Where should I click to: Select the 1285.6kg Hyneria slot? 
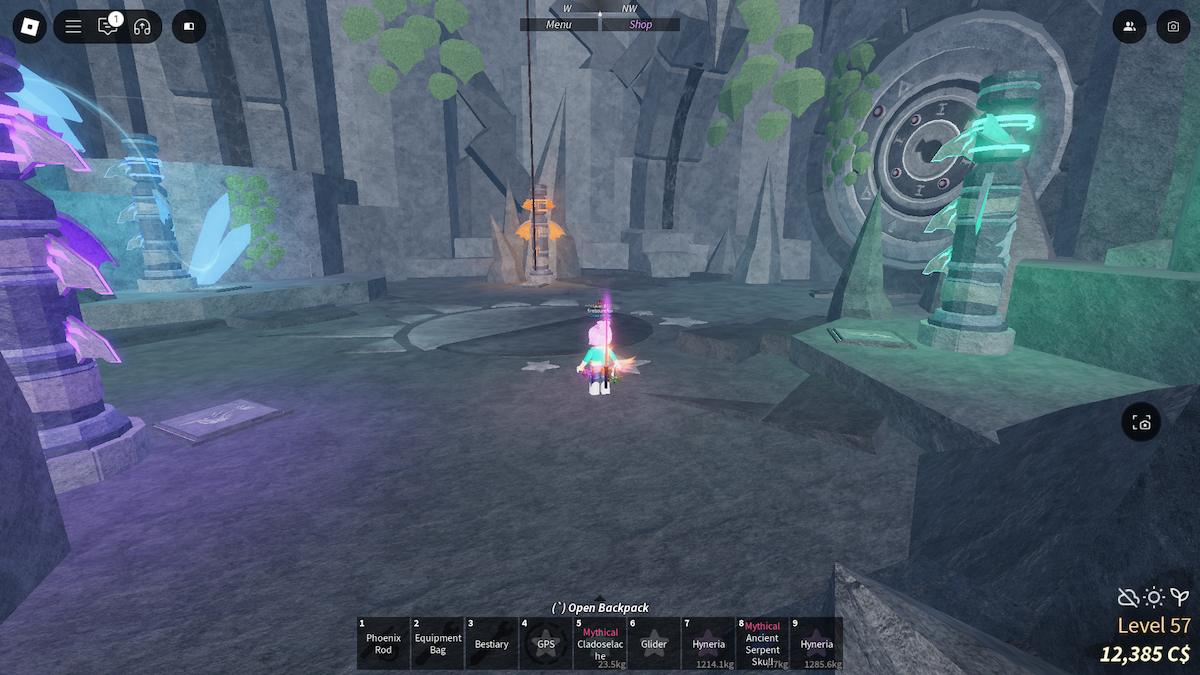coord(816,644)
